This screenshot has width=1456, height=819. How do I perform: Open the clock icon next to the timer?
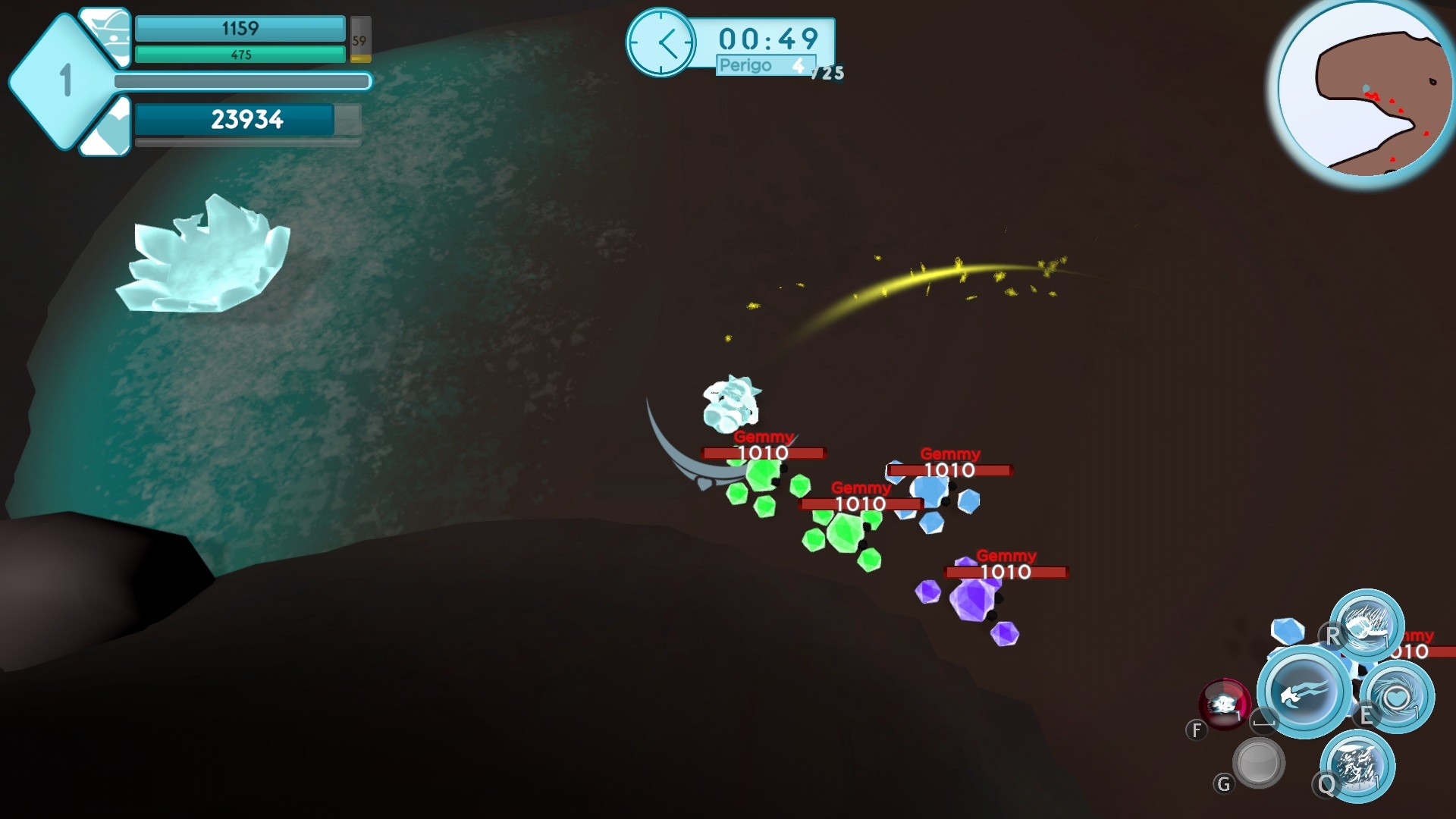tap(662, 42)
